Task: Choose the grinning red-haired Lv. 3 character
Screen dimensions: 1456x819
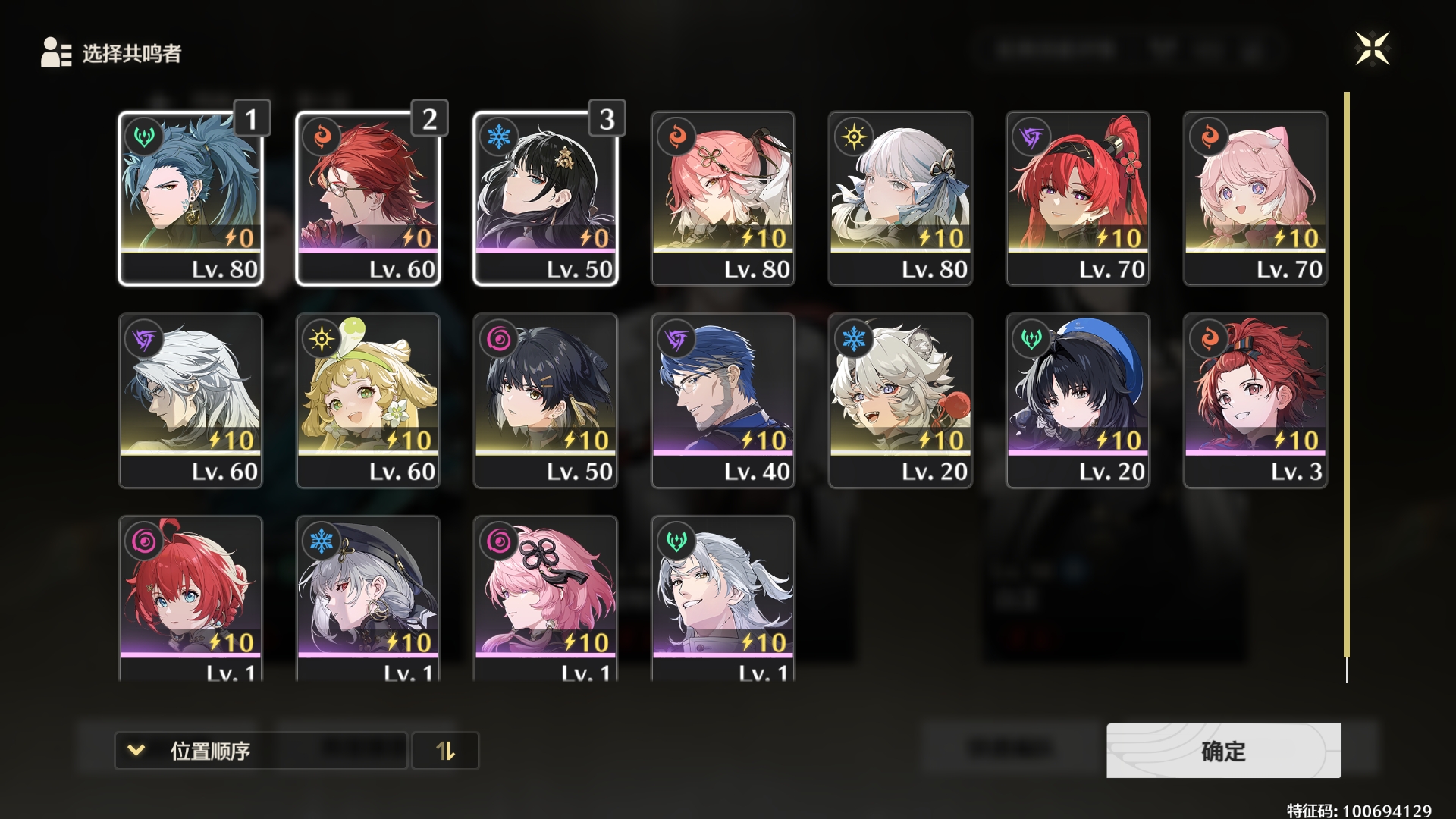Action: click(x=1255, y=400)
